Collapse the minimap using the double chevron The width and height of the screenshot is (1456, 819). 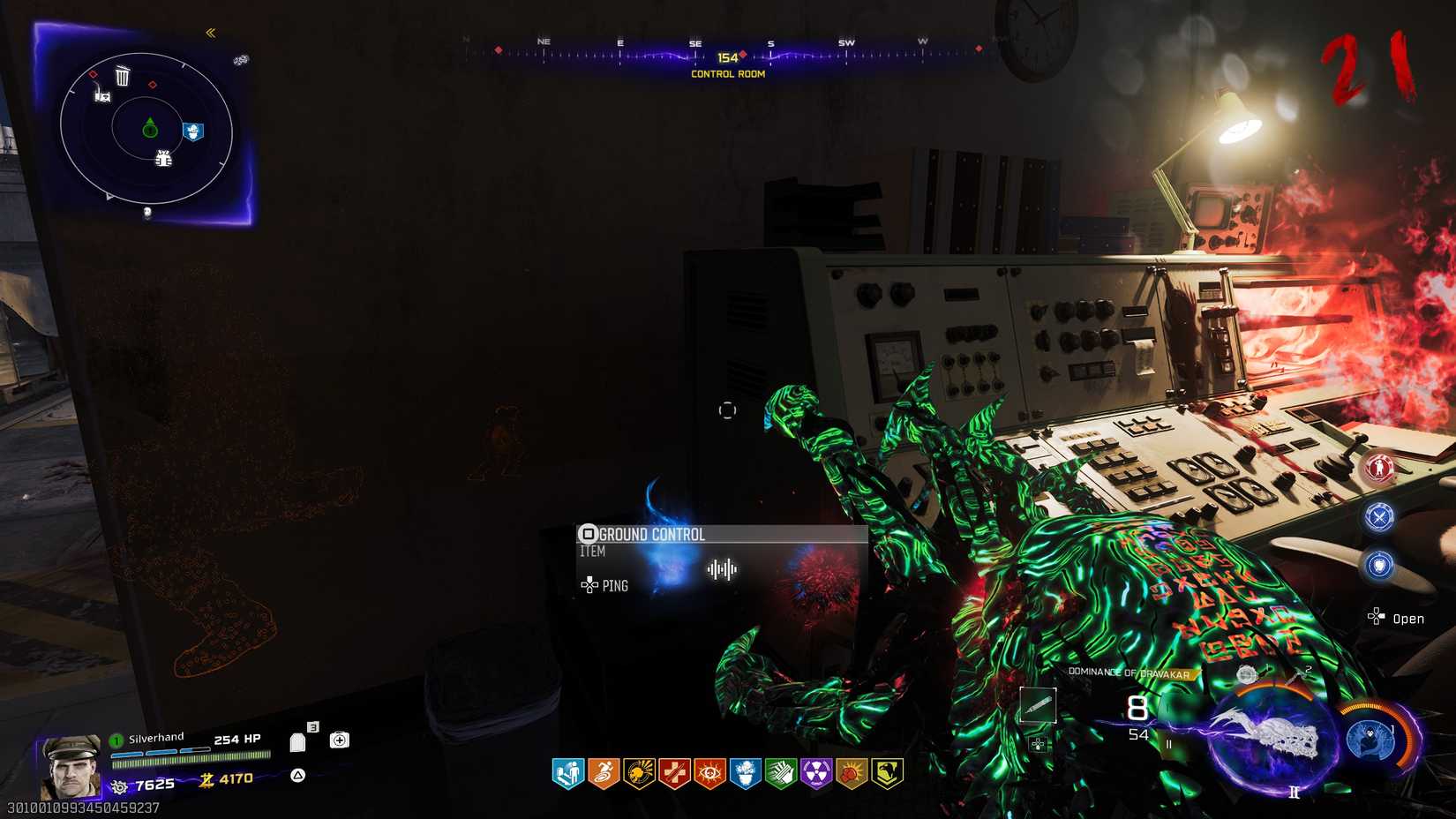(210, 33)
